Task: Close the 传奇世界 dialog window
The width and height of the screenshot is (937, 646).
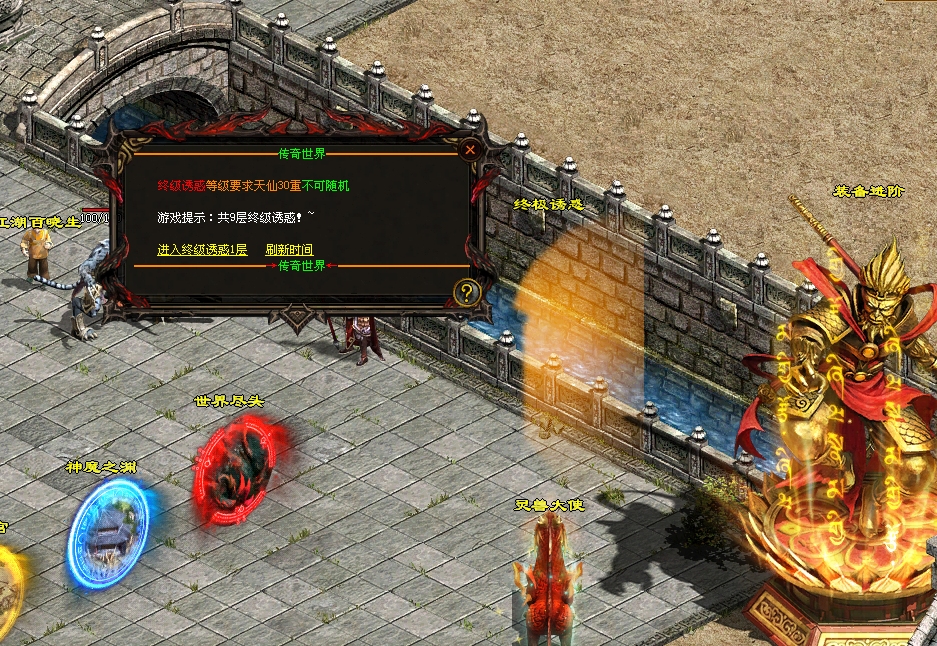Action: (470, 150)
